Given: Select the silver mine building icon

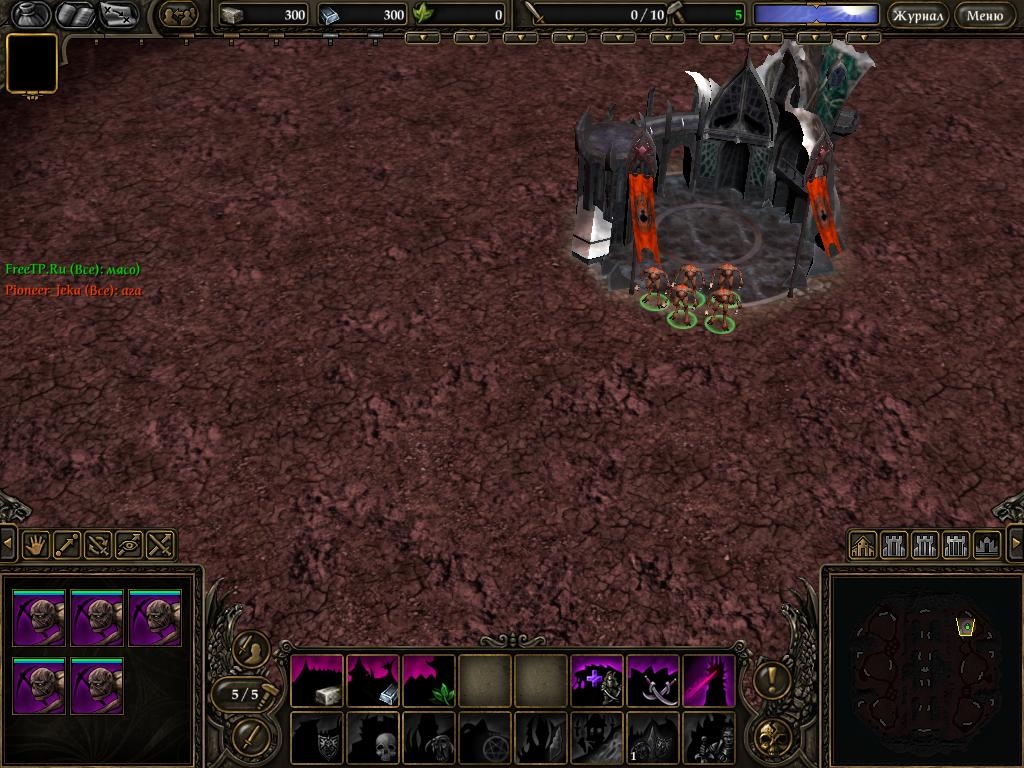Looking at the screenshot, I should click(373, 681).
